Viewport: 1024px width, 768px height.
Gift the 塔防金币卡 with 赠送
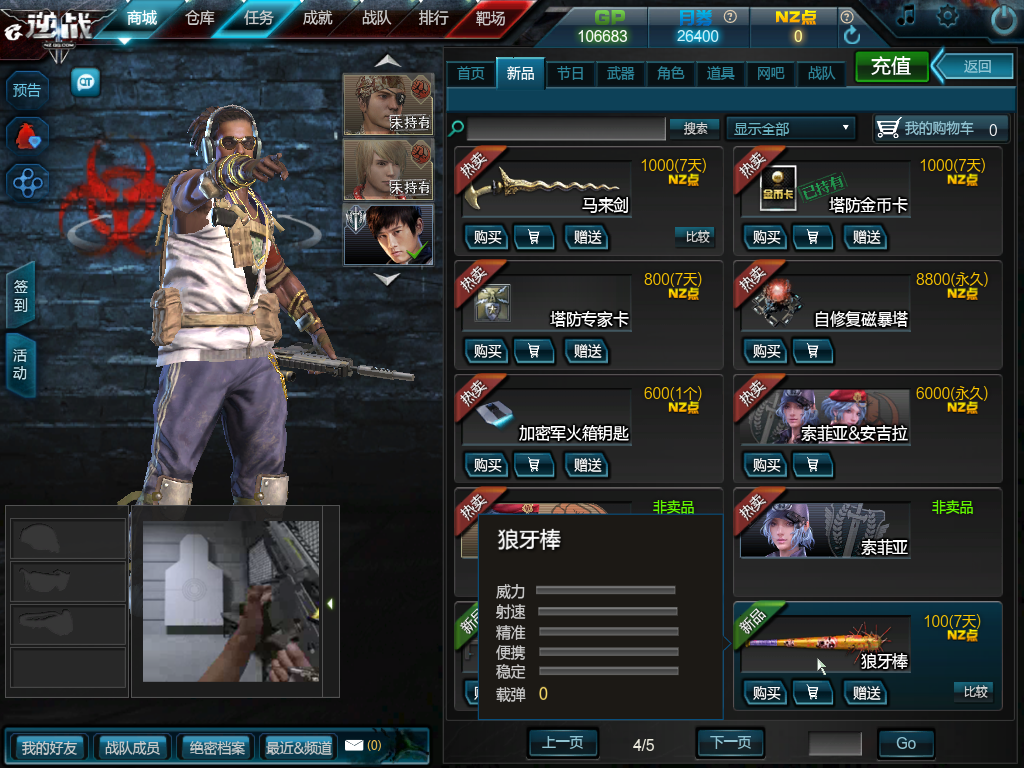(x=866, y=237)
